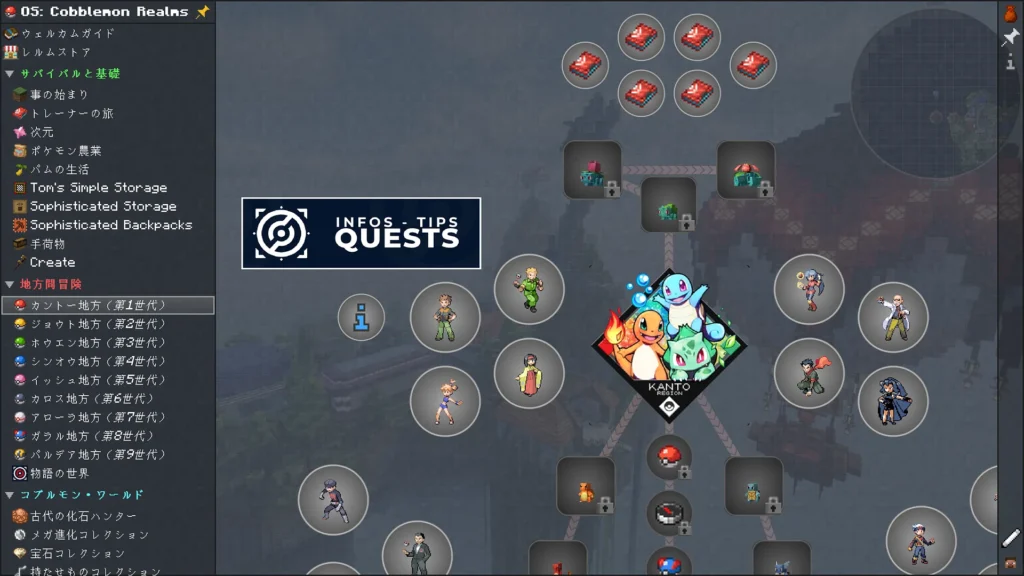Open the ウェルカムガイド chapter
Viewport: 1024px width, 576px height.
pos(68,33)
